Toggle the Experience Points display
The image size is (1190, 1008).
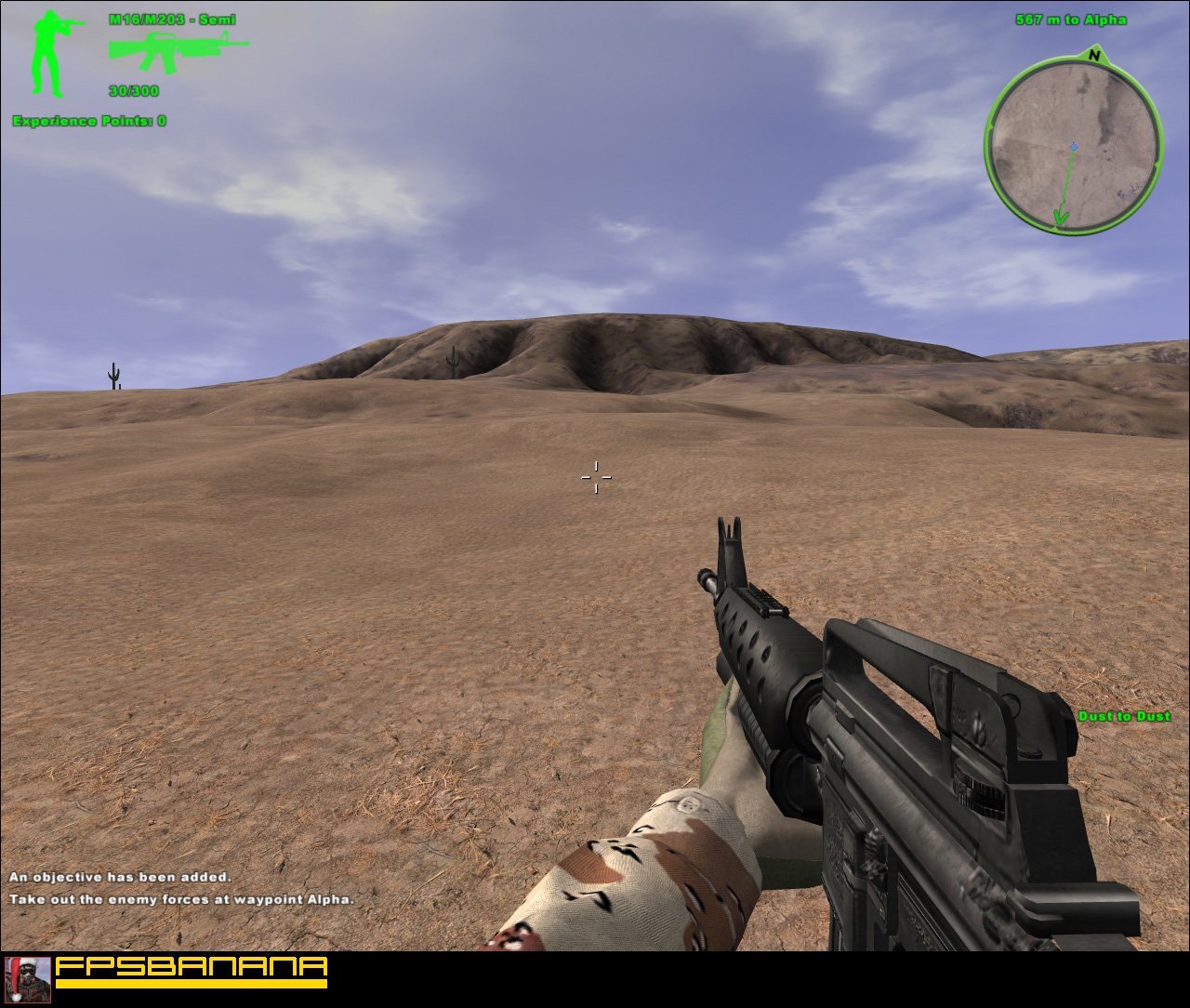tap(86, 120)
